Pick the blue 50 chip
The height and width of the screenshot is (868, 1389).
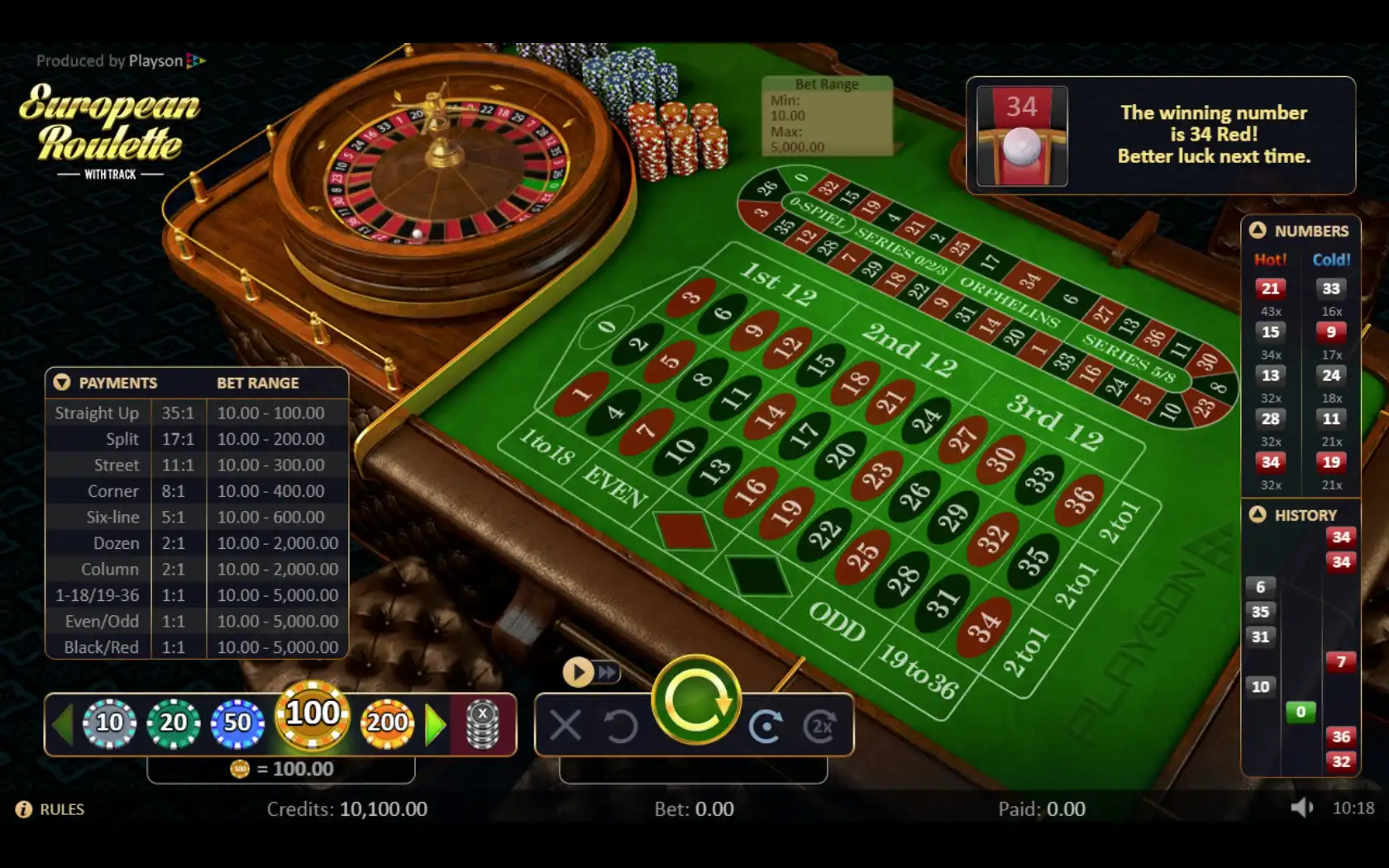[237, 723]
